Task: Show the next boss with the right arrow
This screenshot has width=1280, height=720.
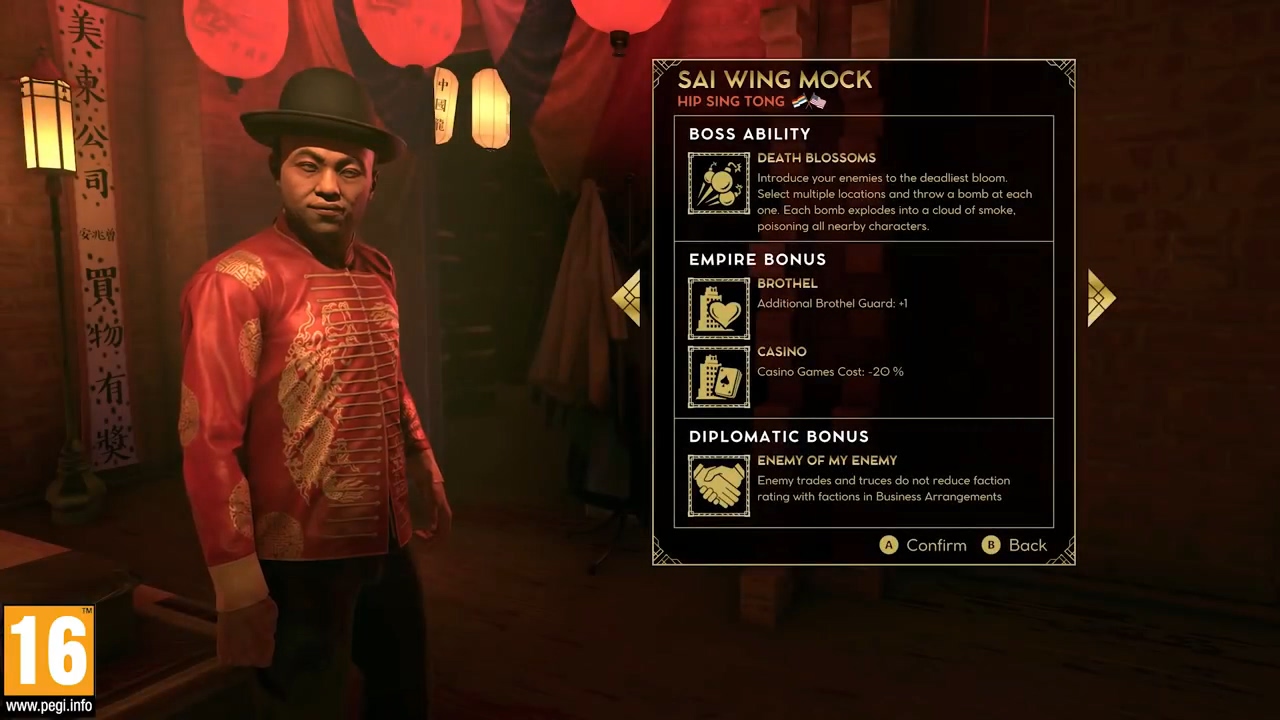Action: pyautogui.click(x=1100, y=298)
